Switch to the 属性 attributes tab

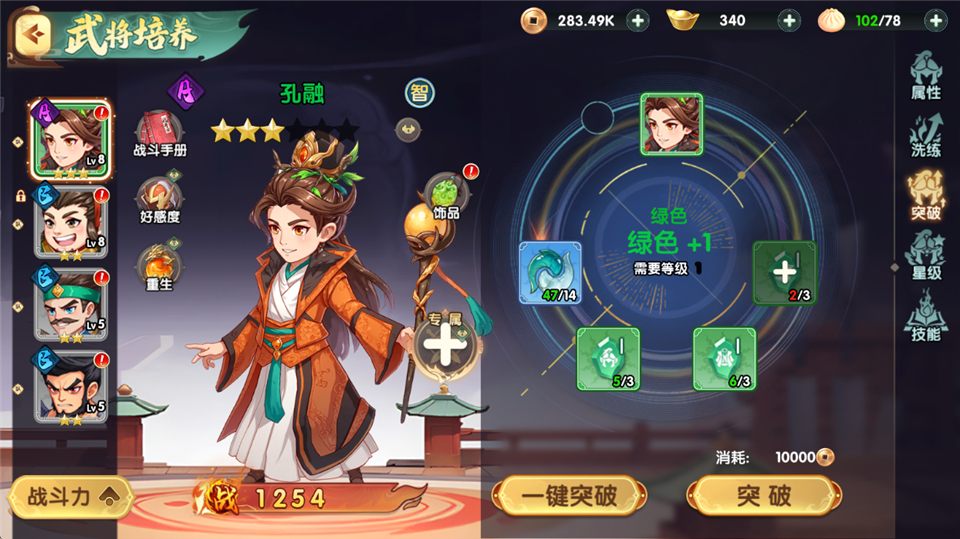[x=925, y=74]
